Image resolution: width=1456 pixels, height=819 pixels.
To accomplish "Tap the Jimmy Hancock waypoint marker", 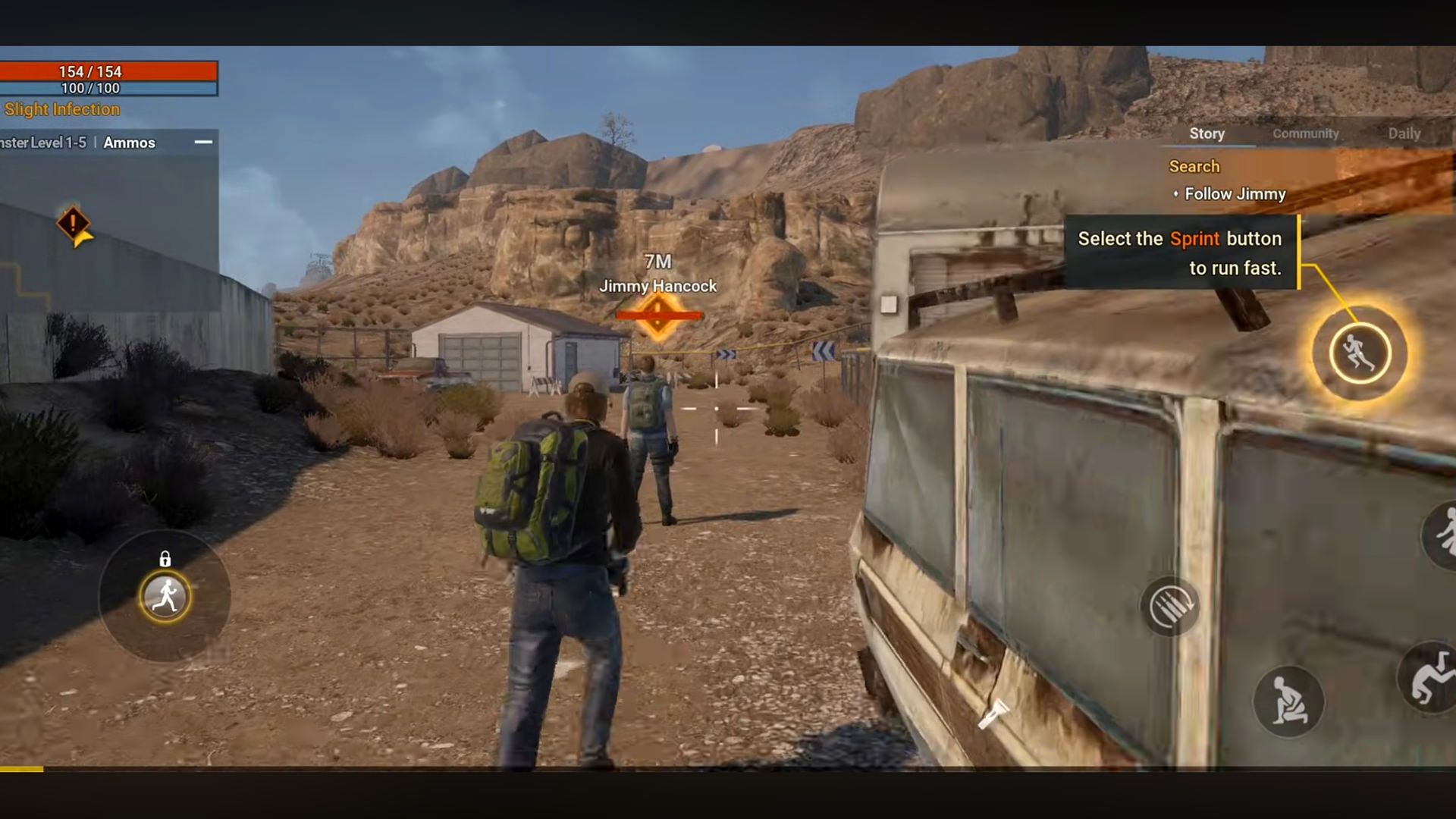I will (657, 315).
